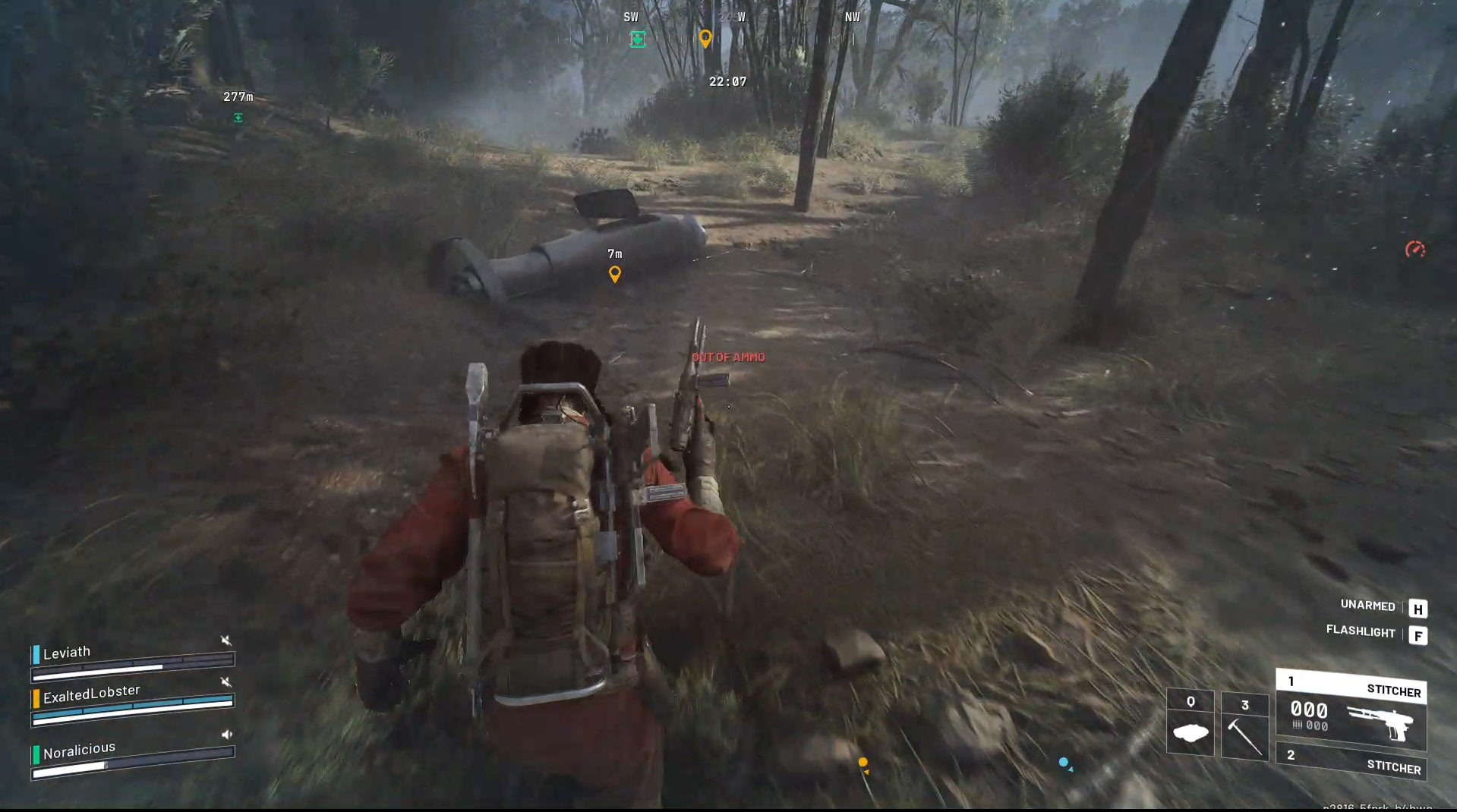Click the orange pin icon on the compass bar
Image resolution: width=1457 pixels, height=812 pixels.
(x=705, y=38)
